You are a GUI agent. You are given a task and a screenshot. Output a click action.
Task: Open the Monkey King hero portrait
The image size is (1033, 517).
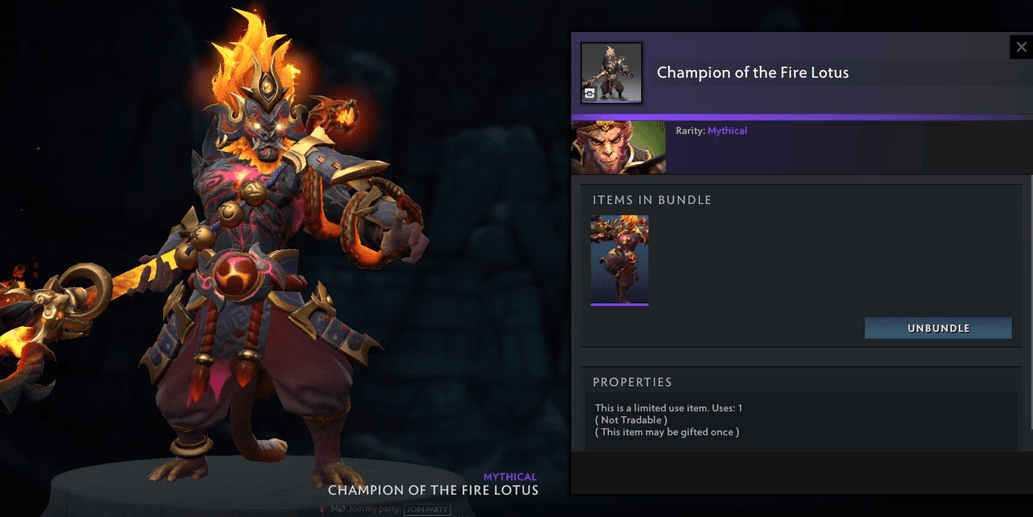[x=618, y=148]
